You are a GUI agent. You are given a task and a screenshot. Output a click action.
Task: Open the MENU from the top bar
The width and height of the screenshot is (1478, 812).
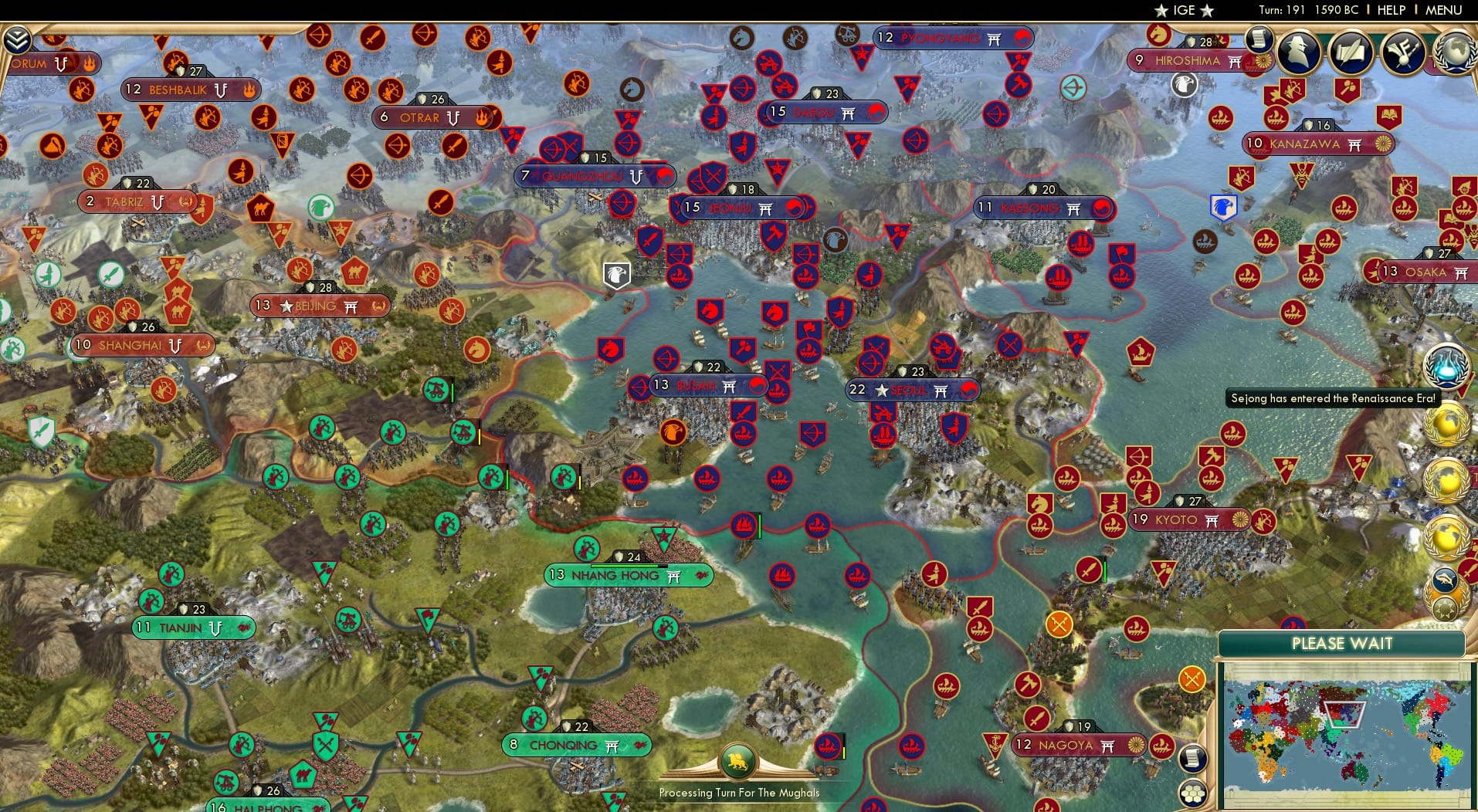(x=1442, y=10)
